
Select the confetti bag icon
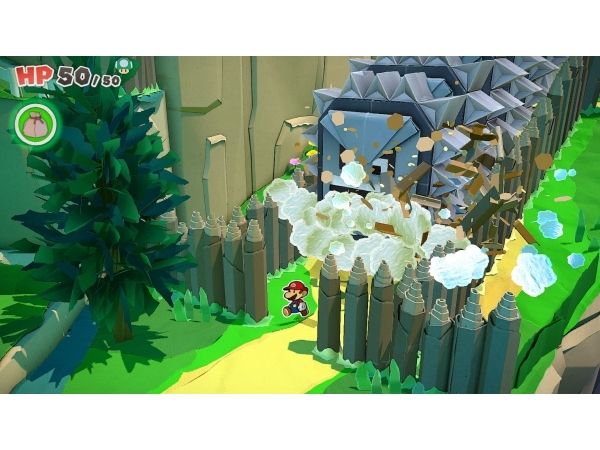coord(32,122)
